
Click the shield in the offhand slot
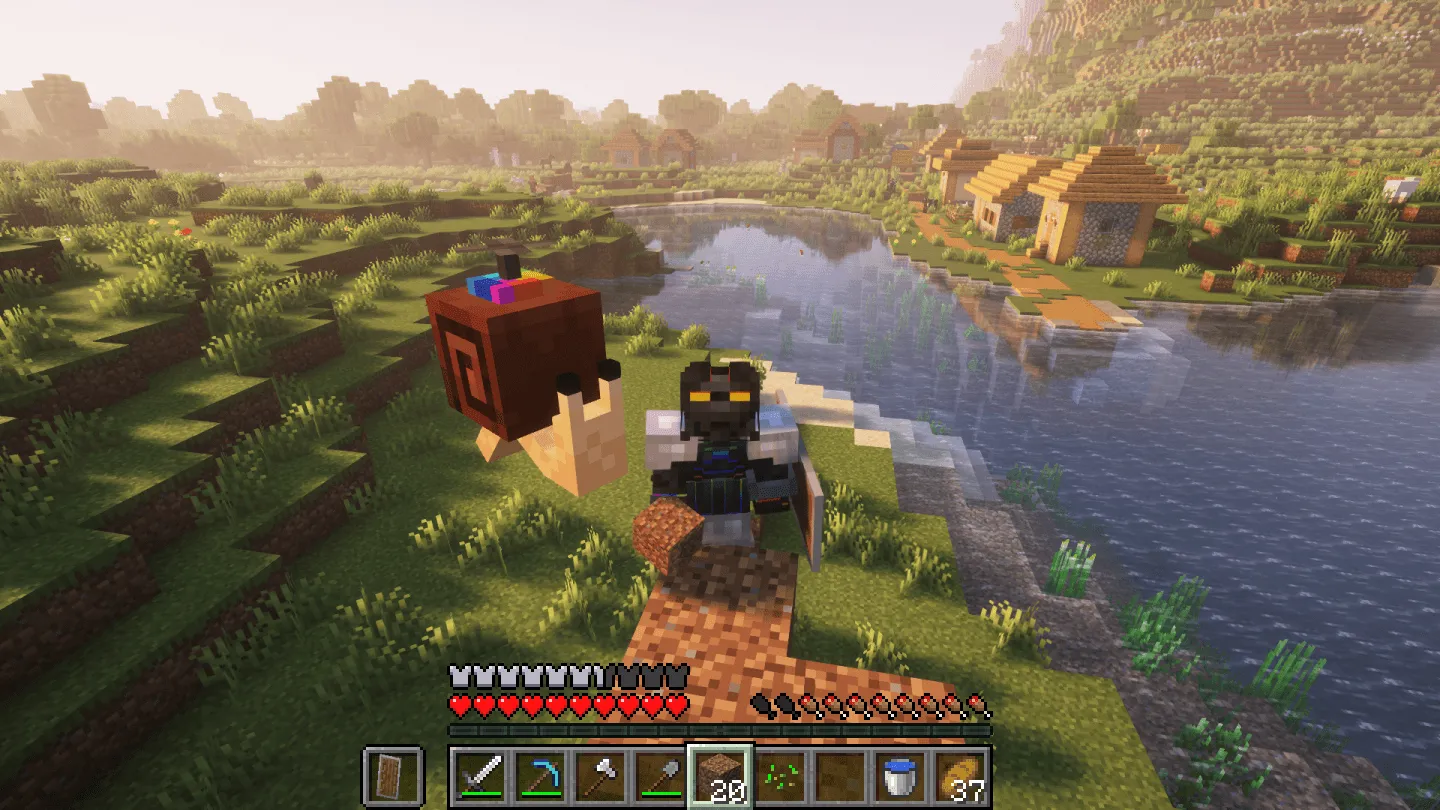(x=388, y=774)
